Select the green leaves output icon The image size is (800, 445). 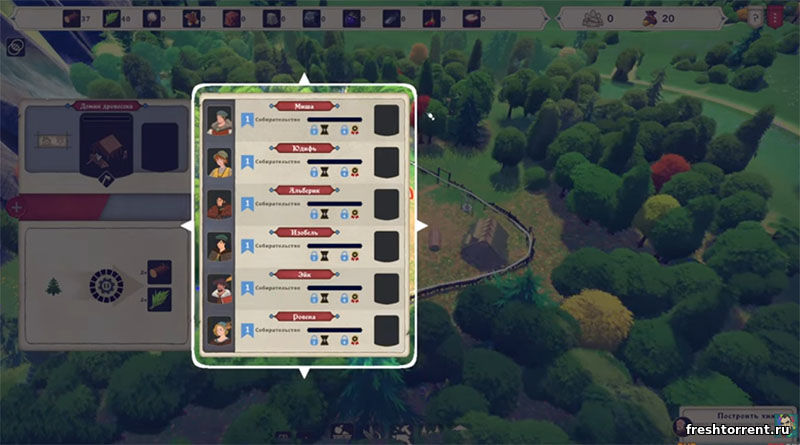pos(160,298)
